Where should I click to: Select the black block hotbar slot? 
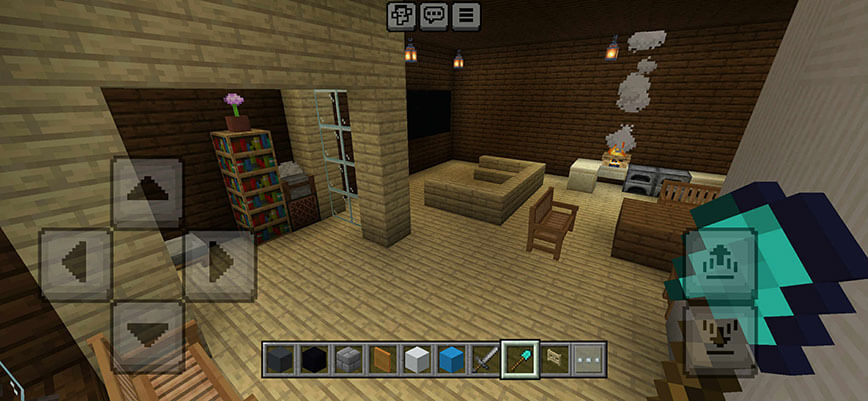314,358
